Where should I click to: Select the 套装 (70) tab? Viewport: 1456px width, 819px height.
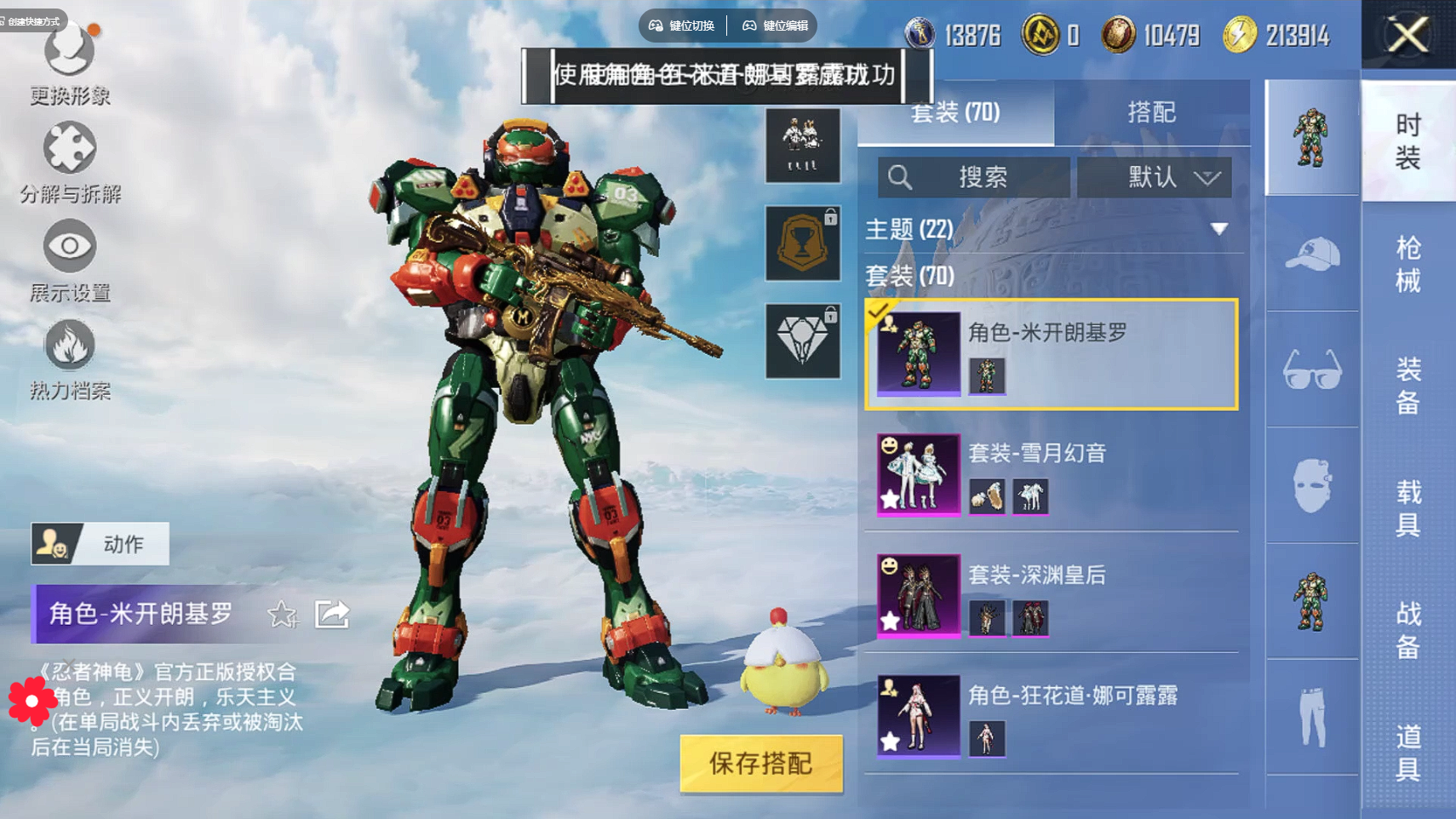coord(955,112)
